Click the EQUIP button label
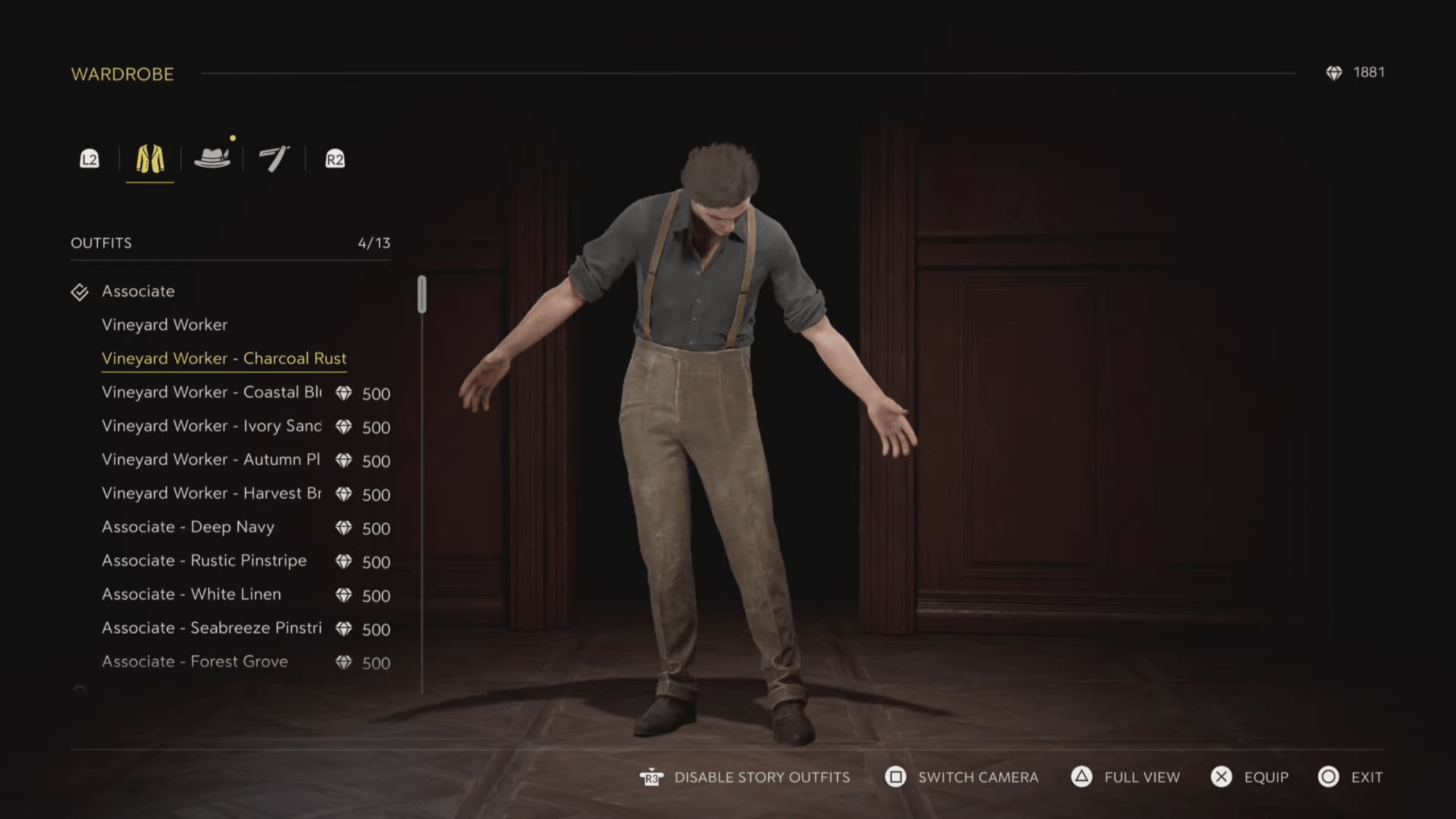This screenshot has height=819, width=1456. (1265, 777)
